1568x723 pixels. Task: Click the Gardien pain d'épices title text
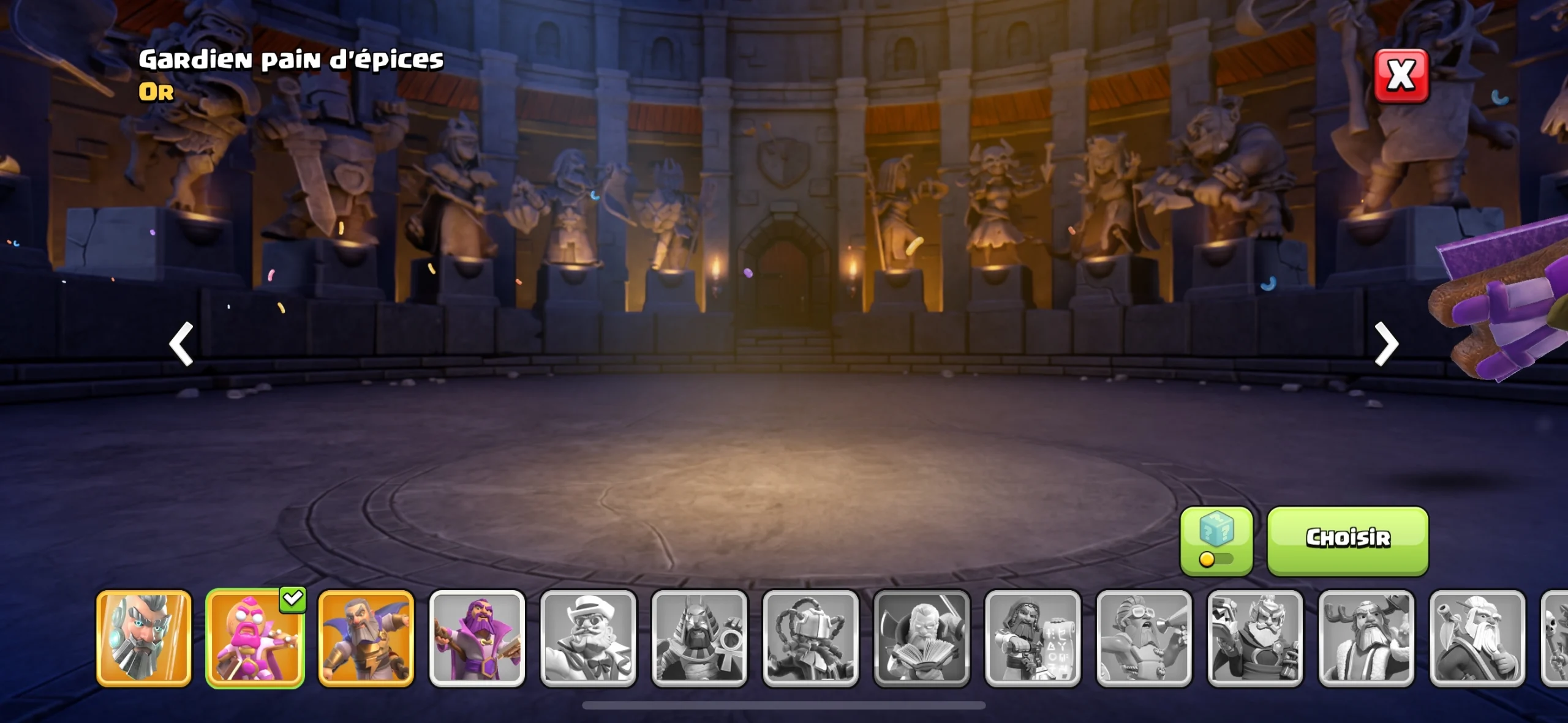coord(291,59)
